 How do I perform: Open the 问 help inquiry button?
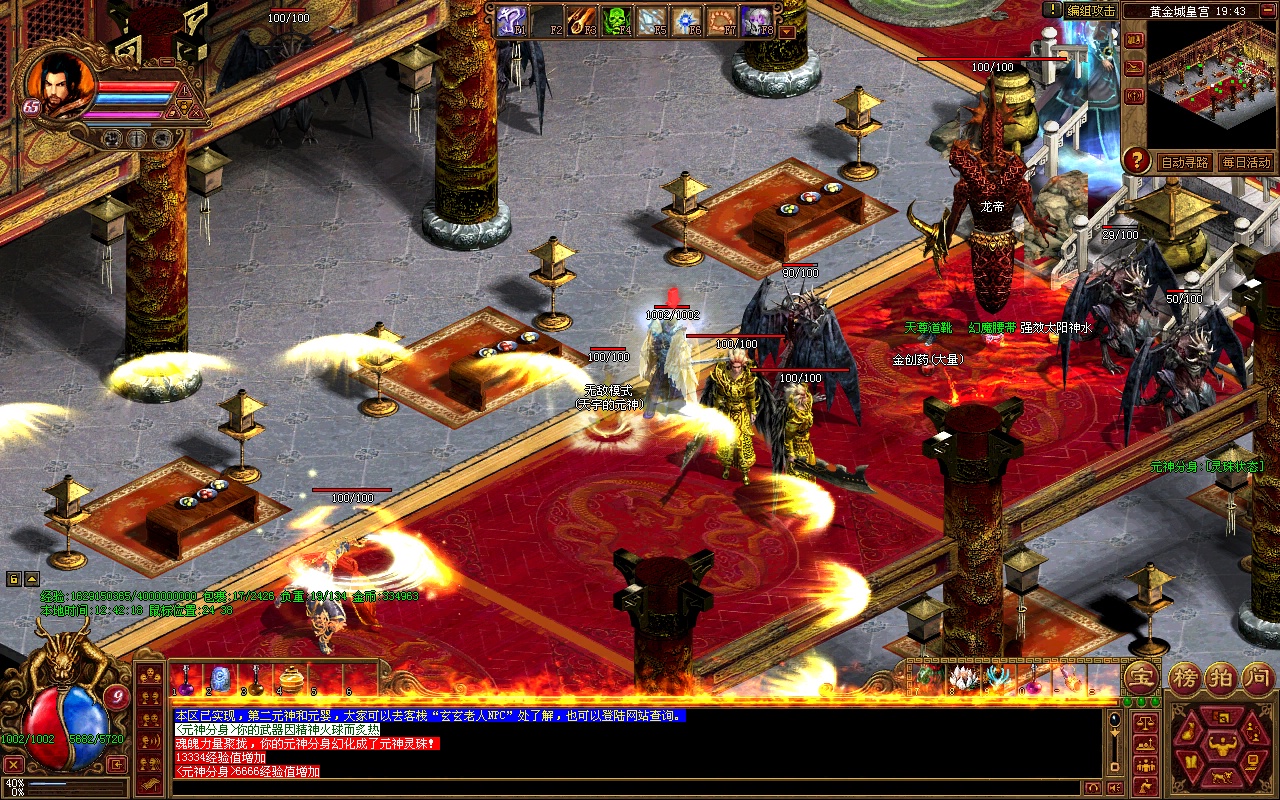coord(1255,677)
